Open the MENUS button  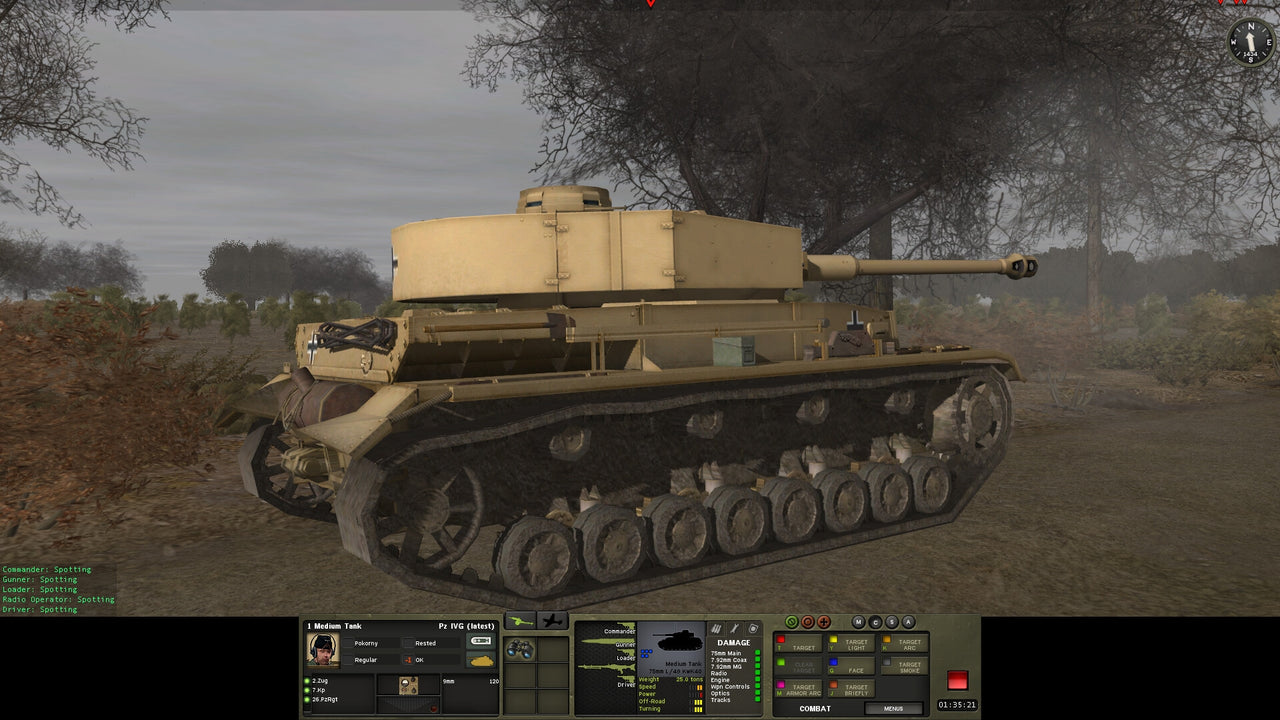click(893, 708)
